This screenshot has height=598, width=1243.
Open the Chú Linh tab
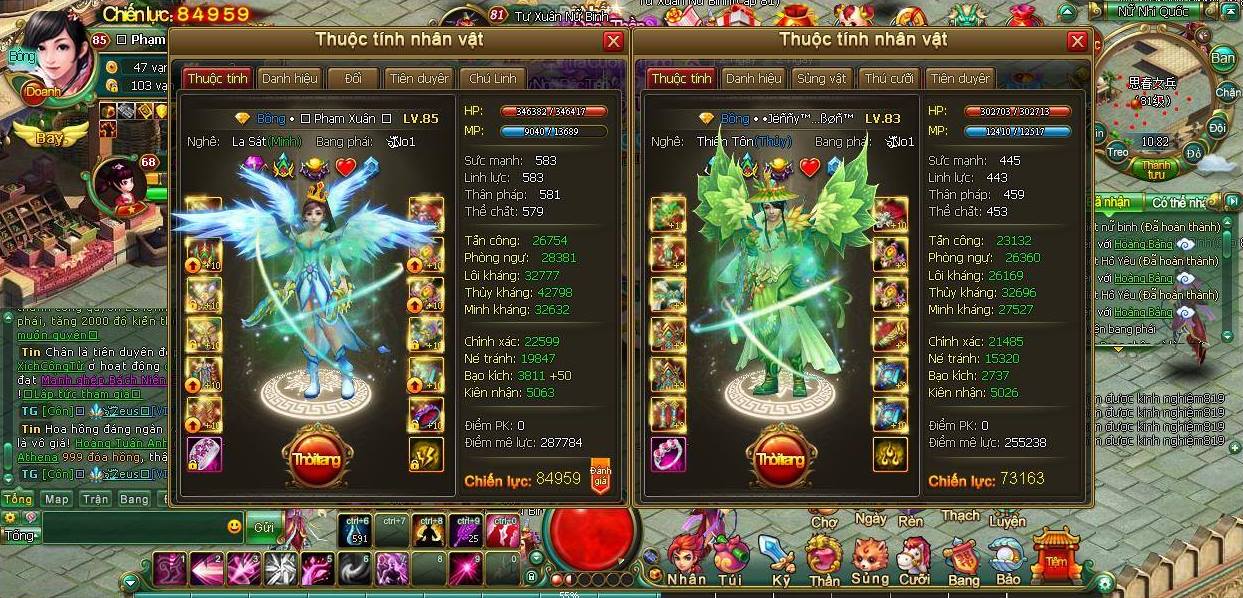click(492, 78)
